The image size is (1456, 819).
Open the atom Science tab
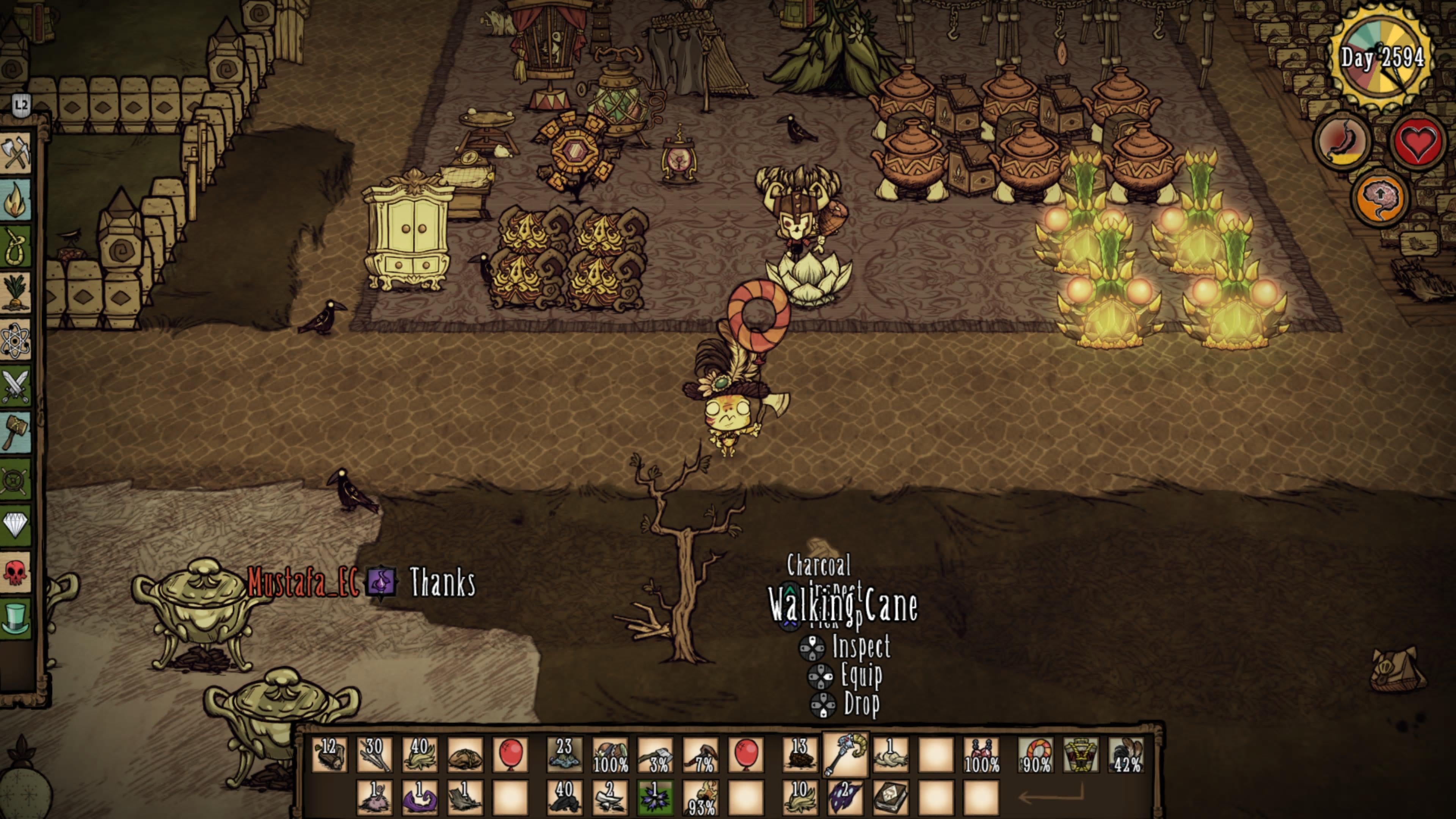coord(15,340)
